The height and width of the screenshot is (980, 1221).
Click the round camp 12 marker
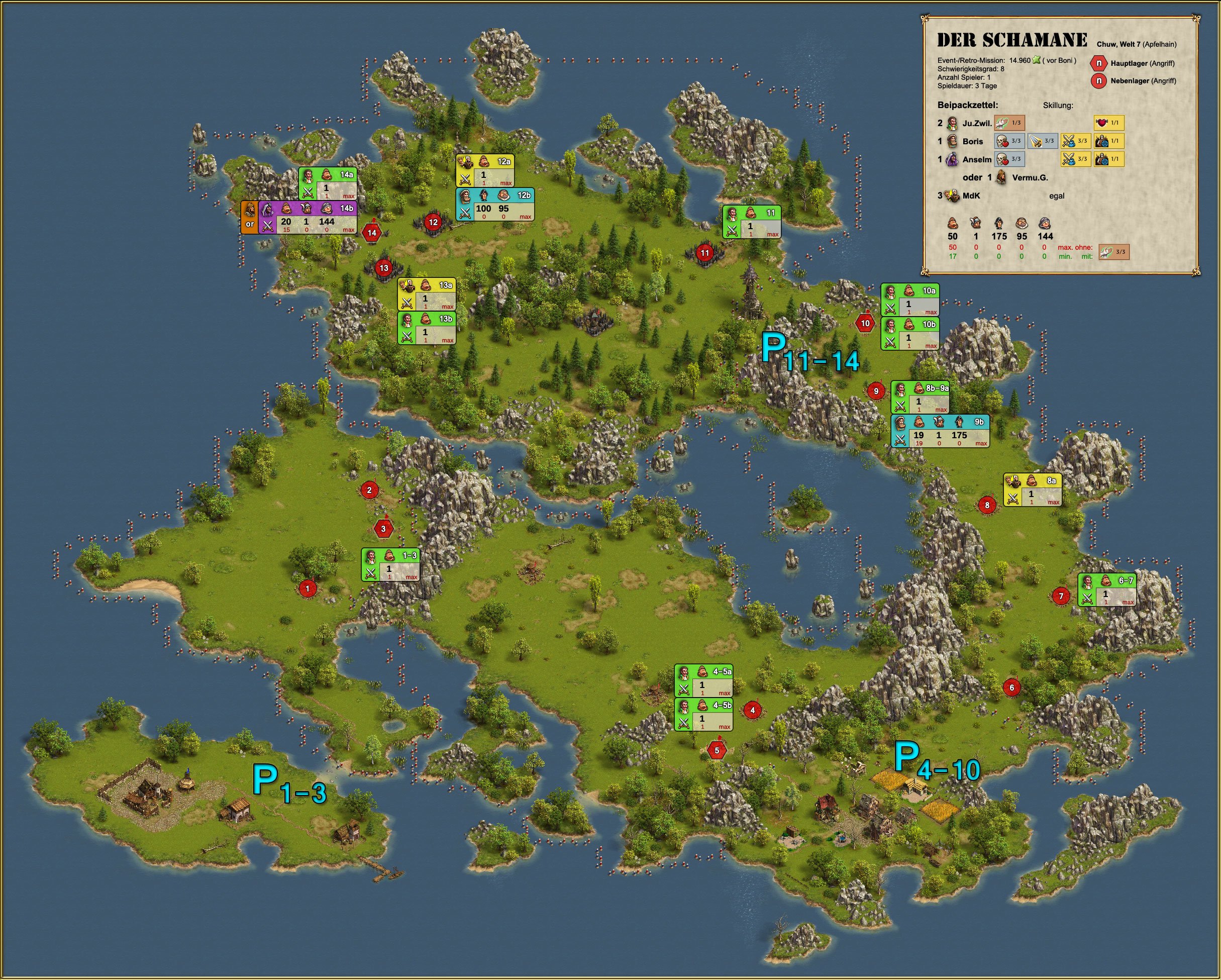433,222
